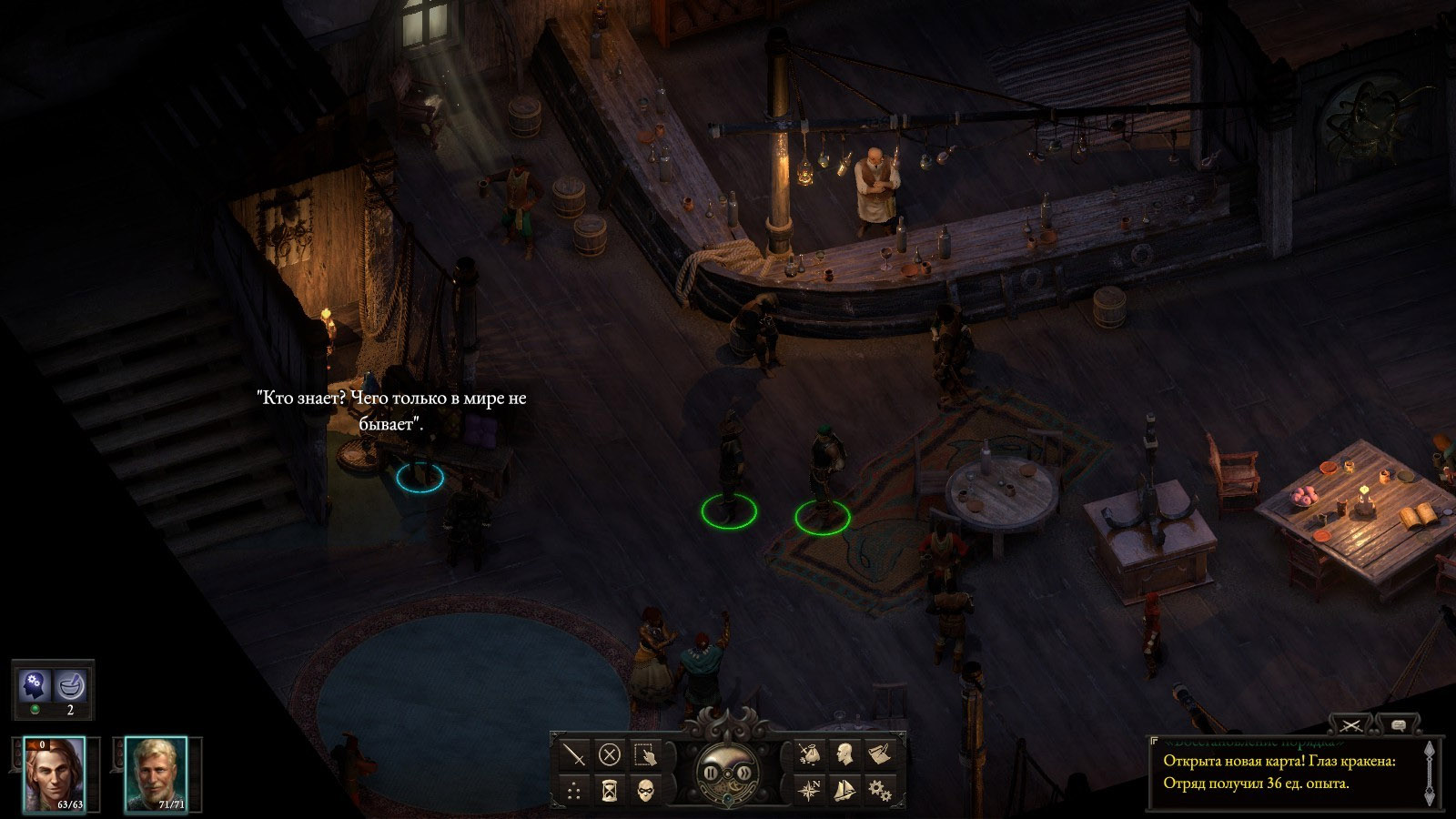Open the journal scroll and quill icon
Screen dimensions: 1456x819
[x=879, y=754]
